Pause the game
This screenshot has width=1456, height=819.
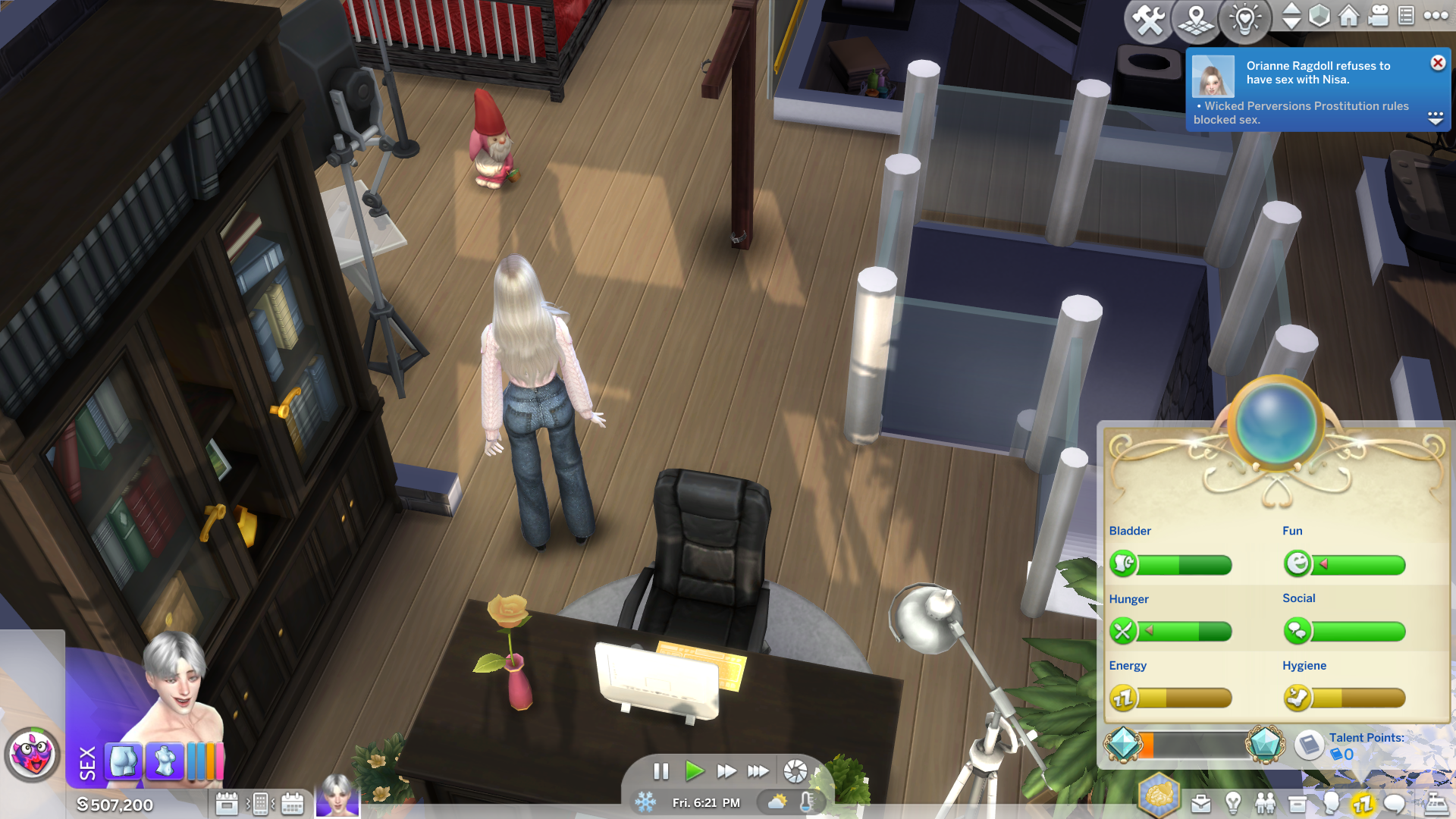pos(661,771)
